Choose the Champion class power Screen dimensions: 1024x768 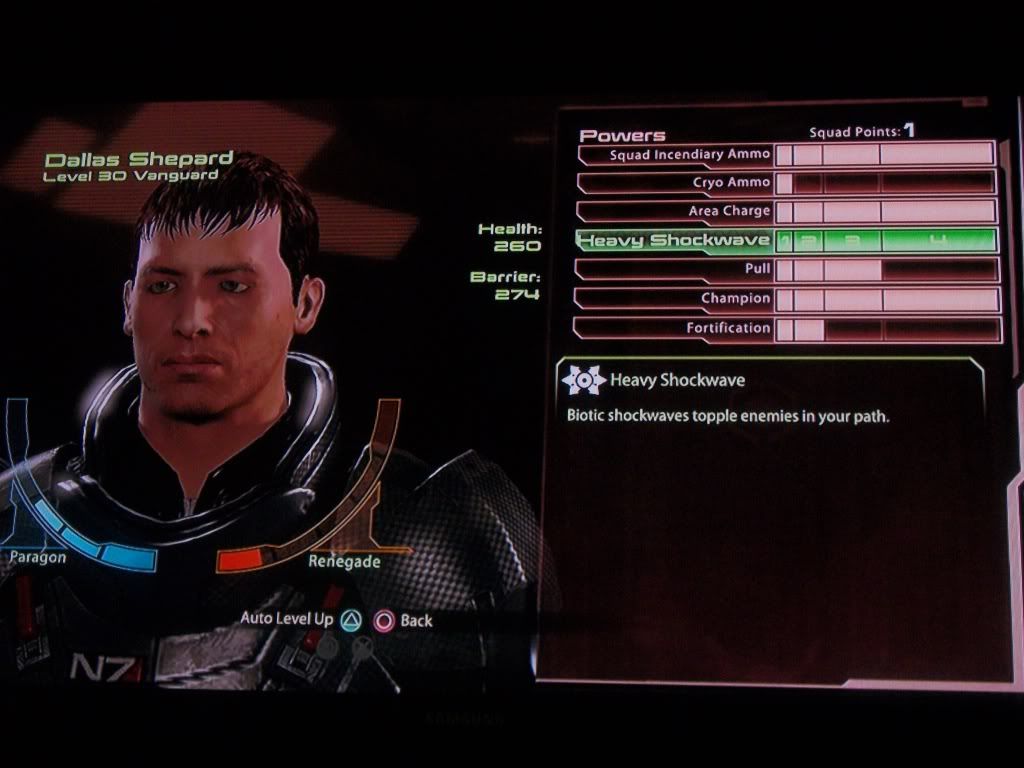point(735,299)
